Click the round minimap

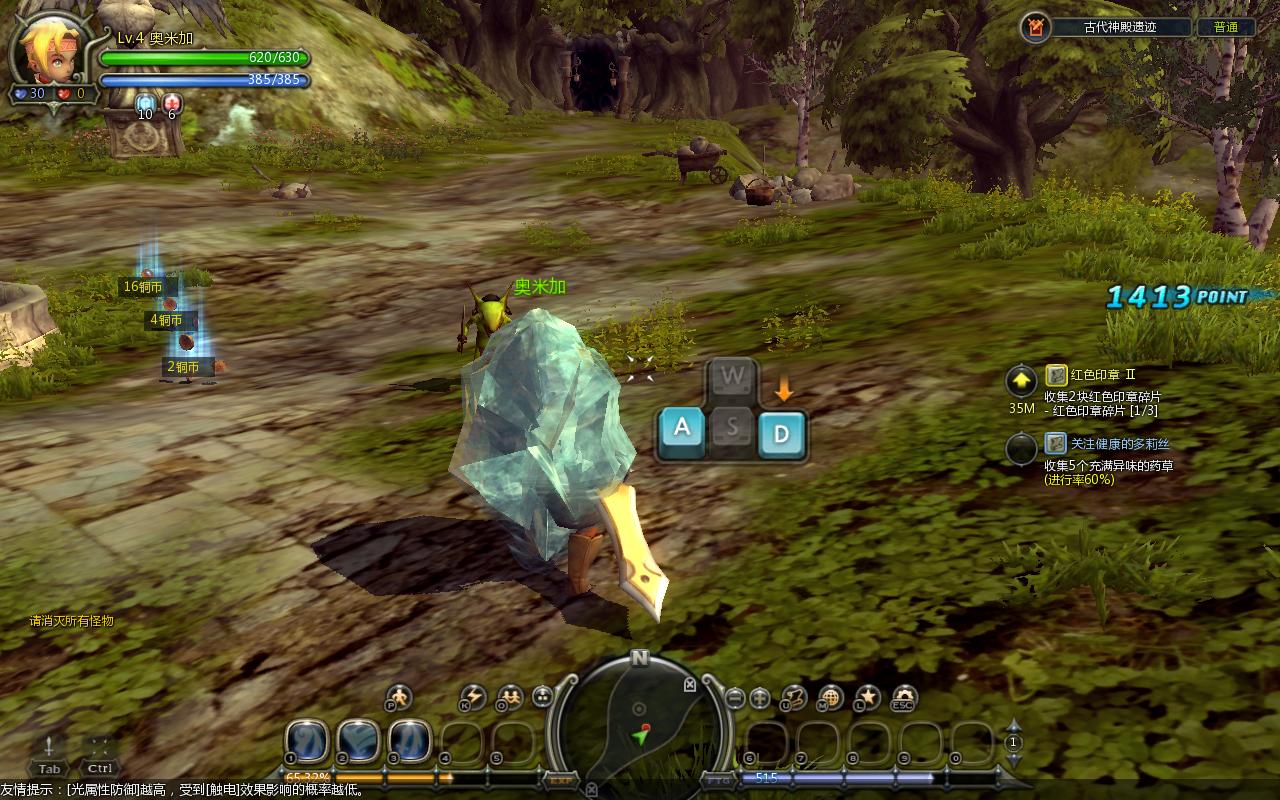(640, 722)
